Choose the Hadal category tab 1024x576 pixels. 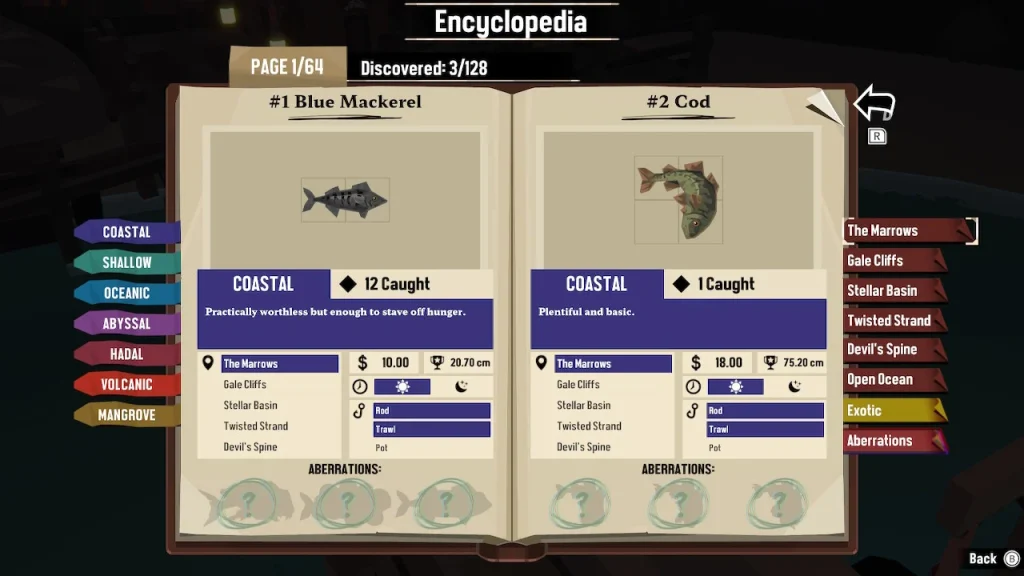[127, 354]
